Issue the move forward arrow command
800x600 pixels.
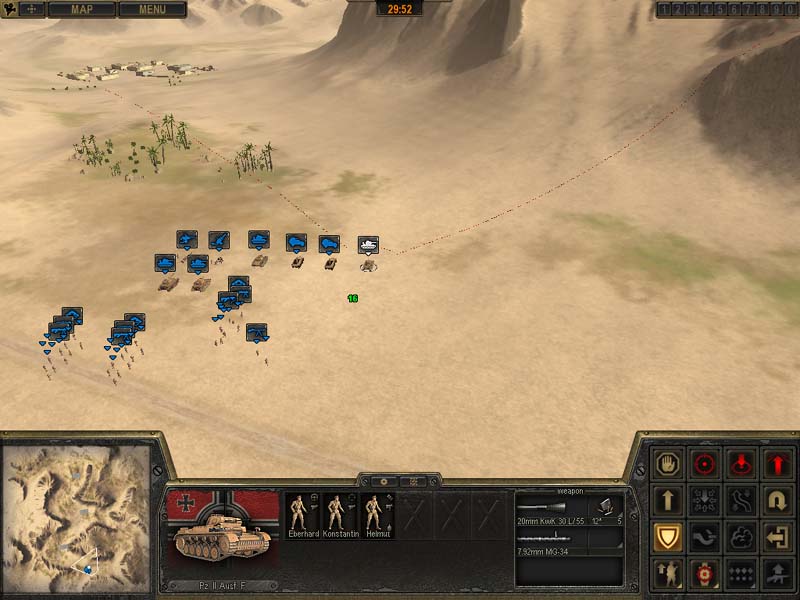(667, 500)
